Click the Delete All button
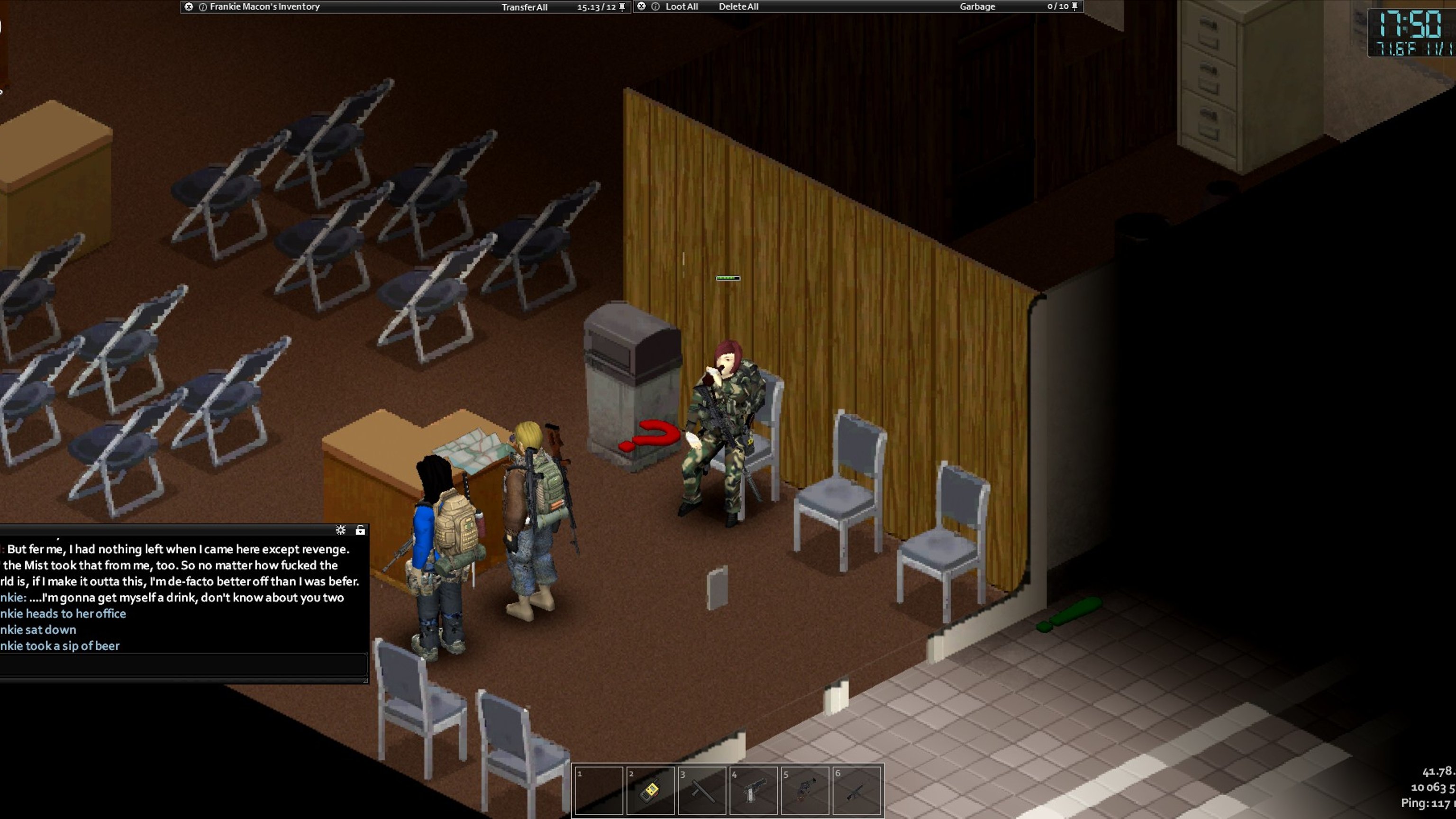Image resolution: width=1456 pixels, height=819 pixels. point(738,7)
